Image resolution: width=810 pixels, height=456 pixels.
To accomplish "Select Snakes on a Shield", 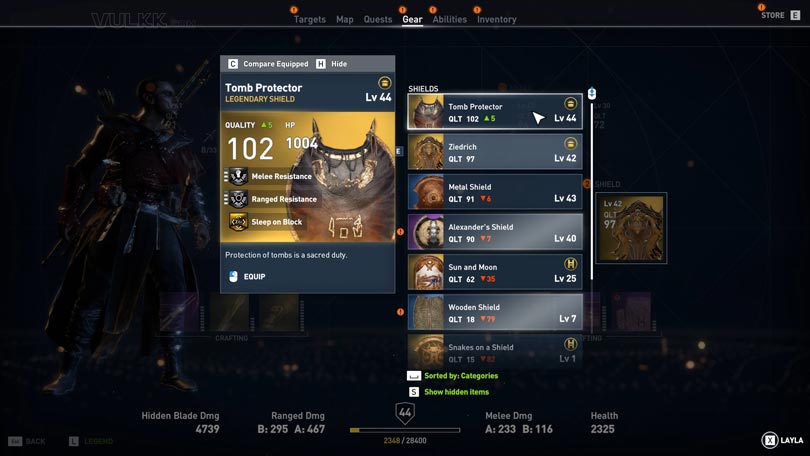I will (x=495, y=350).
